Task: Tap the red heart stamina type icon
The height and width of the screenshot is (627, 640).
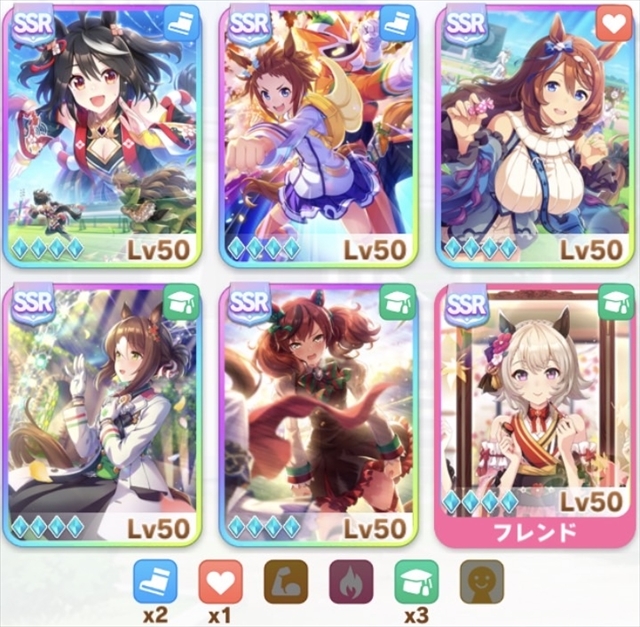Action: point(220,580)
